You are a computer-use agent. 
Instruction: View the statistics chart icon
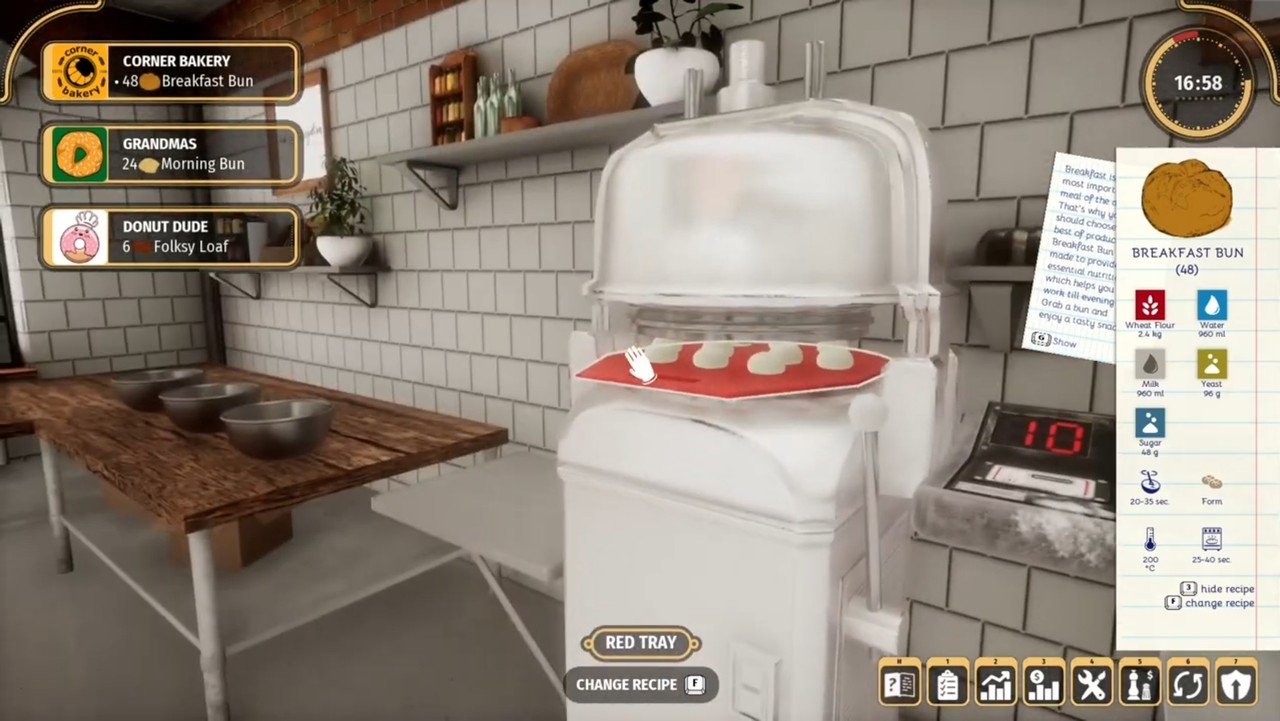(995, 683)
